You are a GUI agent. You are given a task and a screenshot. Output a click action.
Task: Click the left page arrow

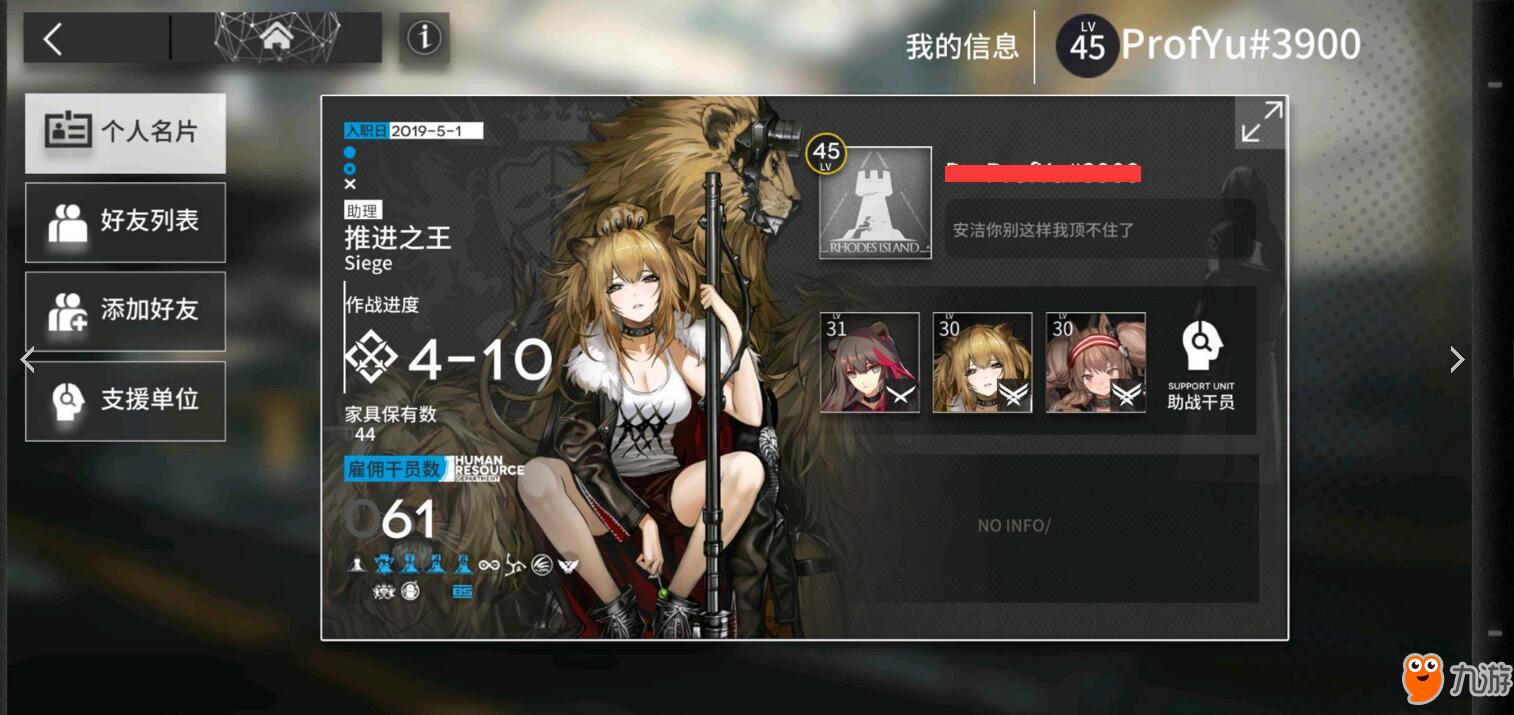pos(28,360)
